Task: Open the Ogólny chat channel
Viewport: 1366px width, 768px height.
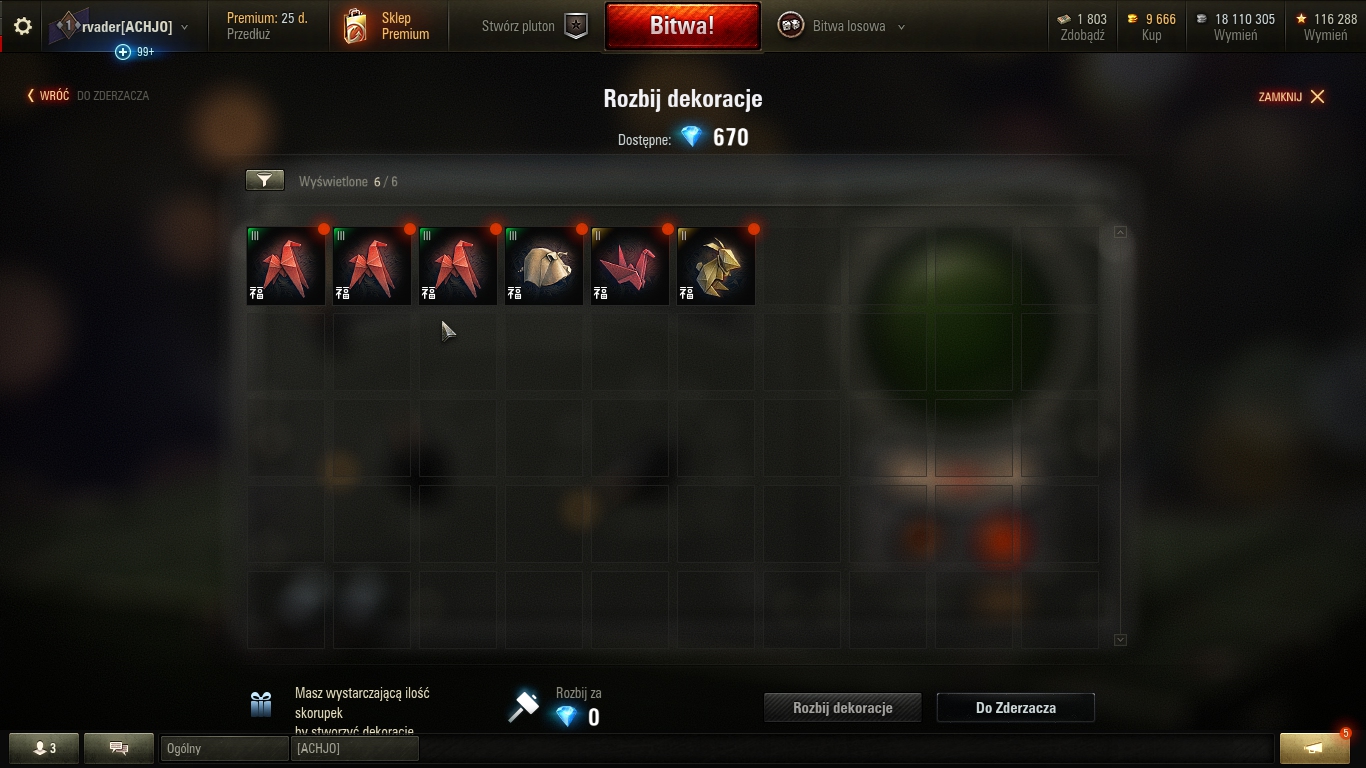Action: pos(223,748)
